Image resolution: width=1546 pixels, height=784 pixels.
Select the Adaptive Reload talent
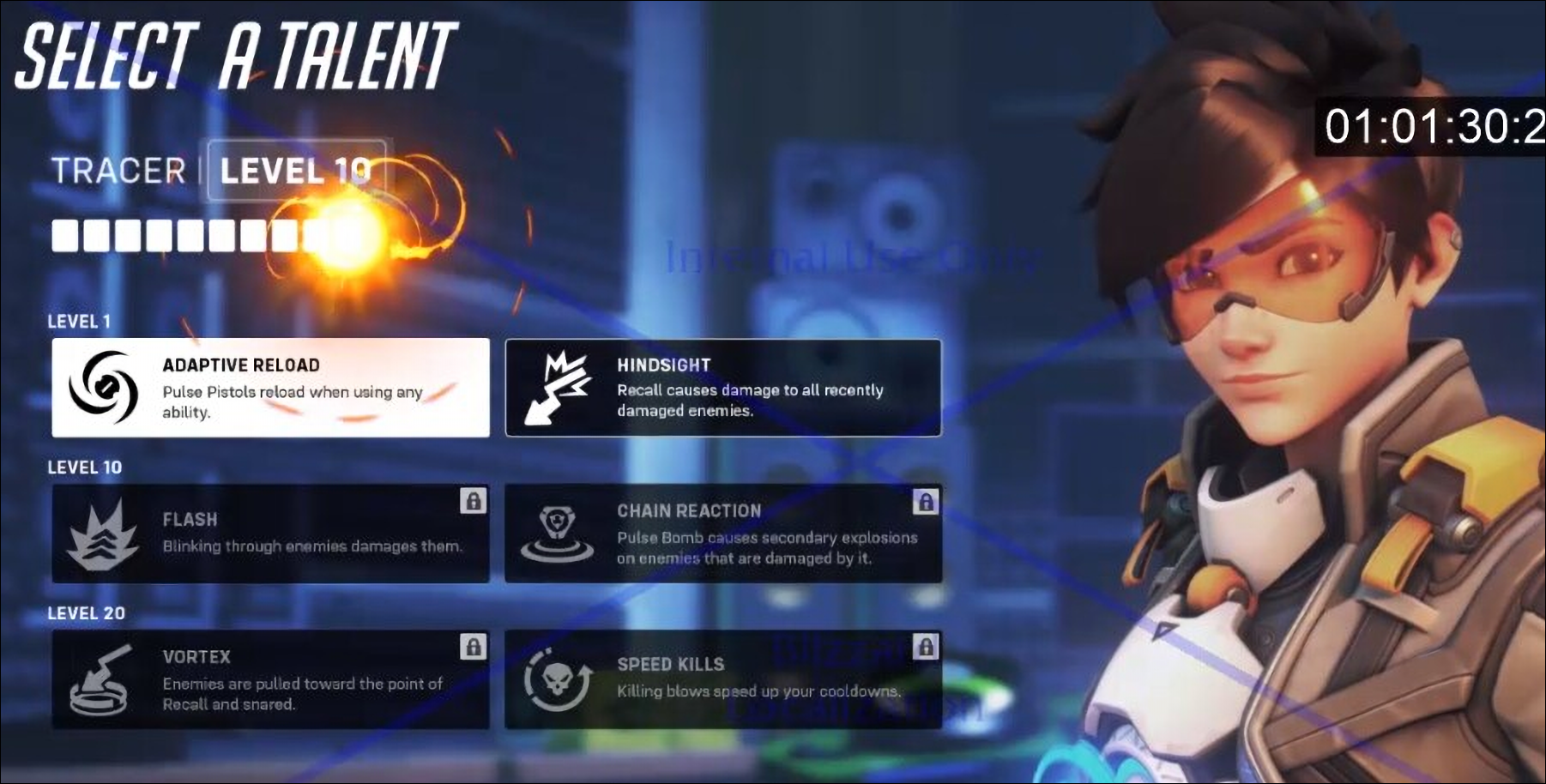(x=271, y=388)
